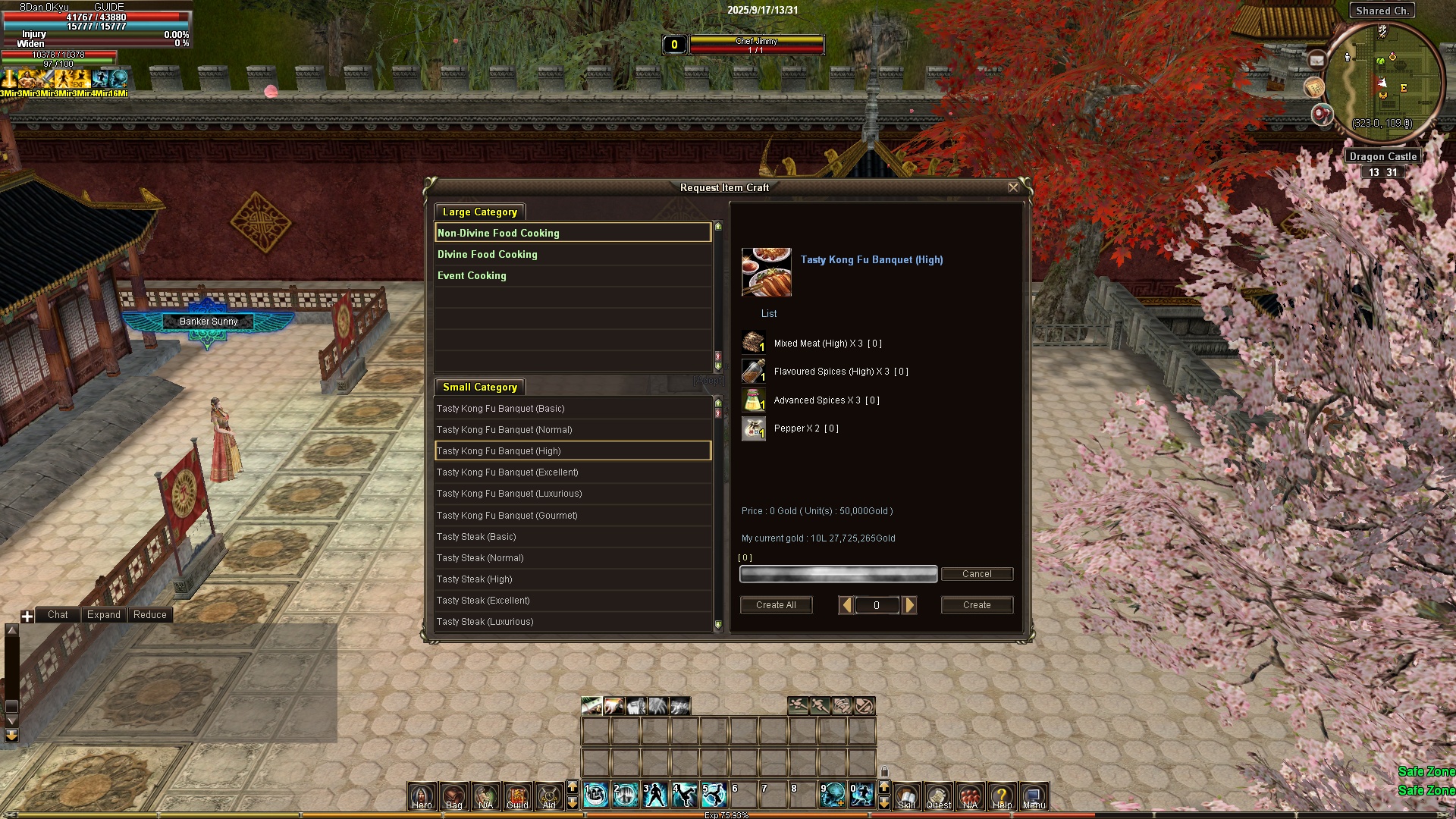Click the Create button
Viewport: 1456px width, 819px height.
(x=977, y=605)
